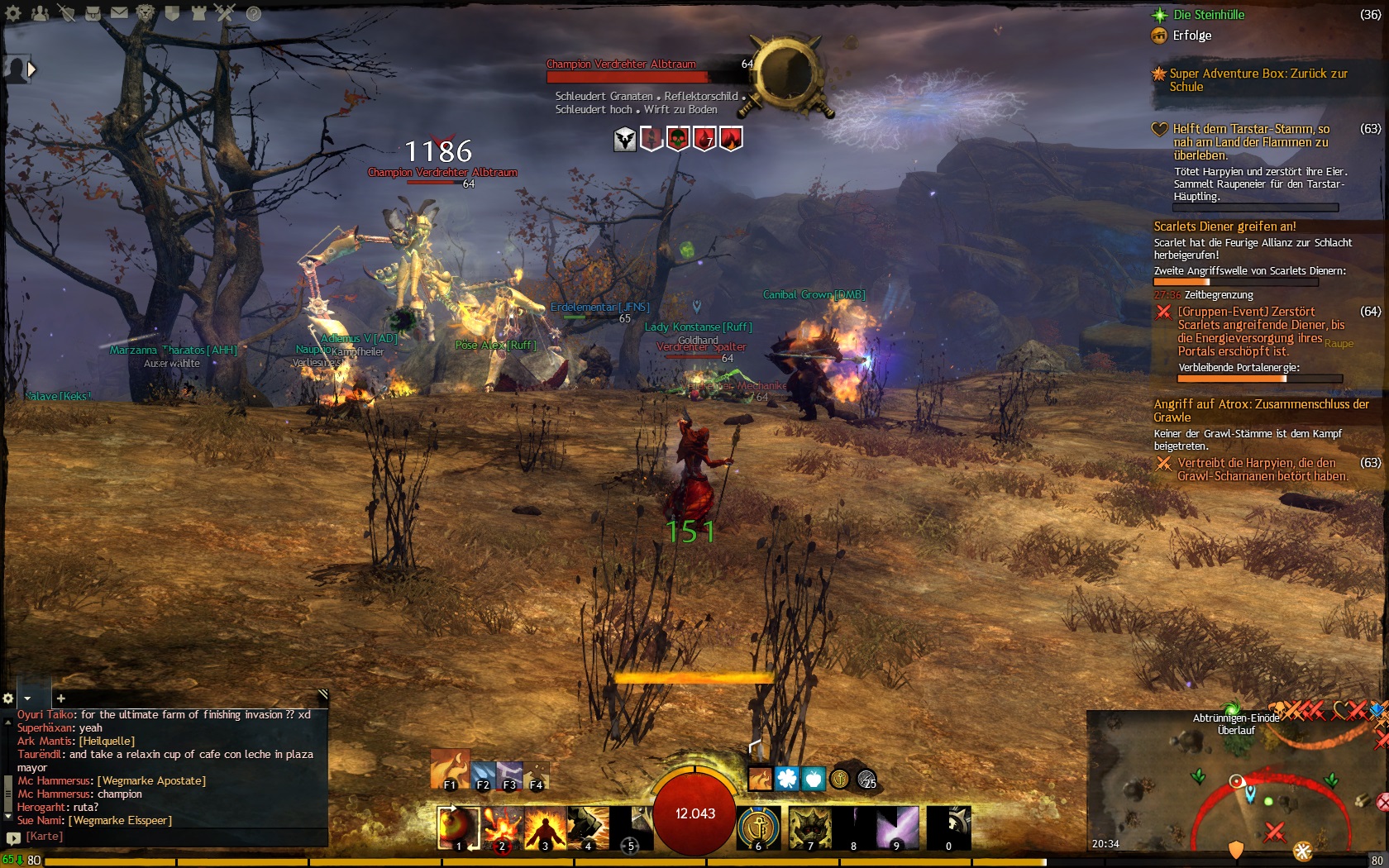Image resolution: width=1389 pixels, height=868 pixels.
Task: Click the [Wegmarke Apostate] chat link
Action: coord(151,780)
